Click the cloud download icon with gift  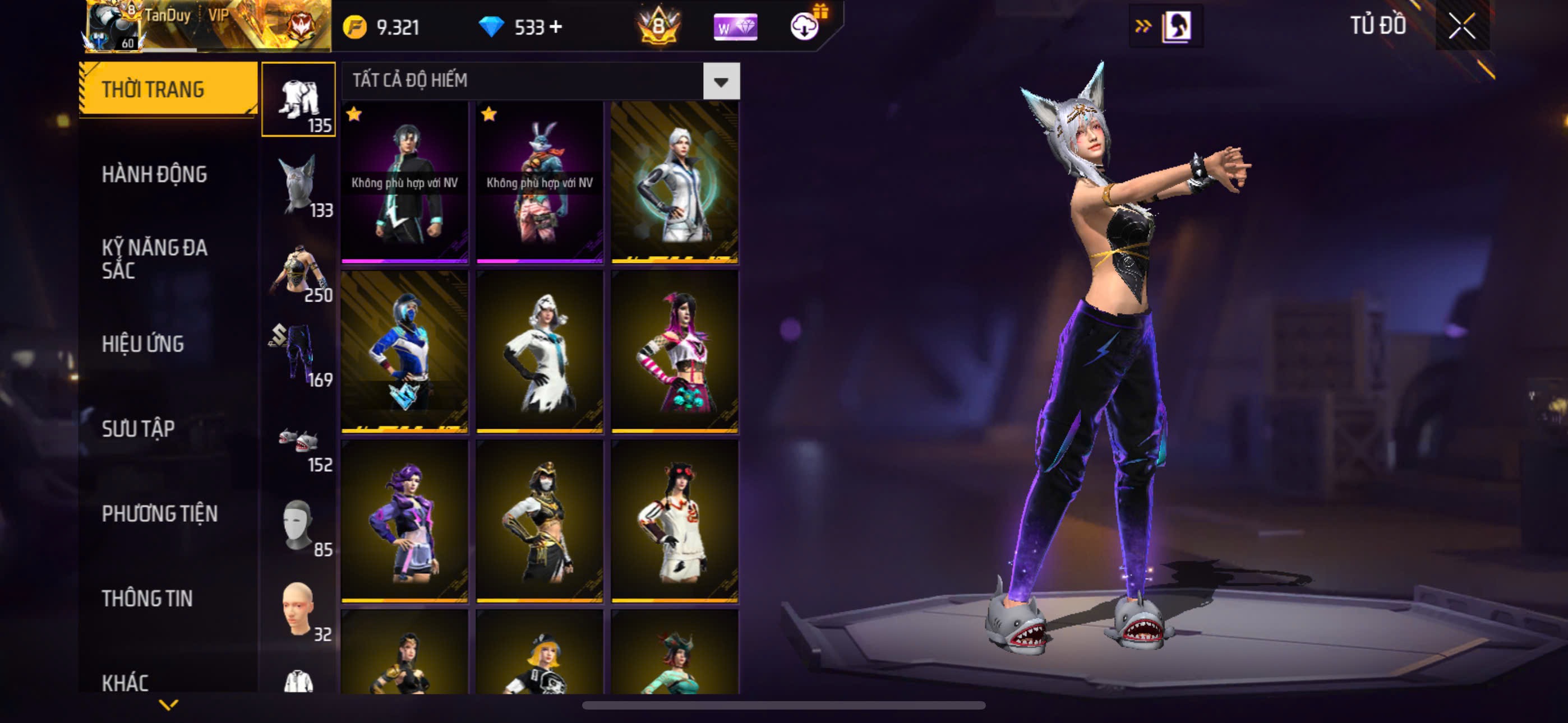805,27
